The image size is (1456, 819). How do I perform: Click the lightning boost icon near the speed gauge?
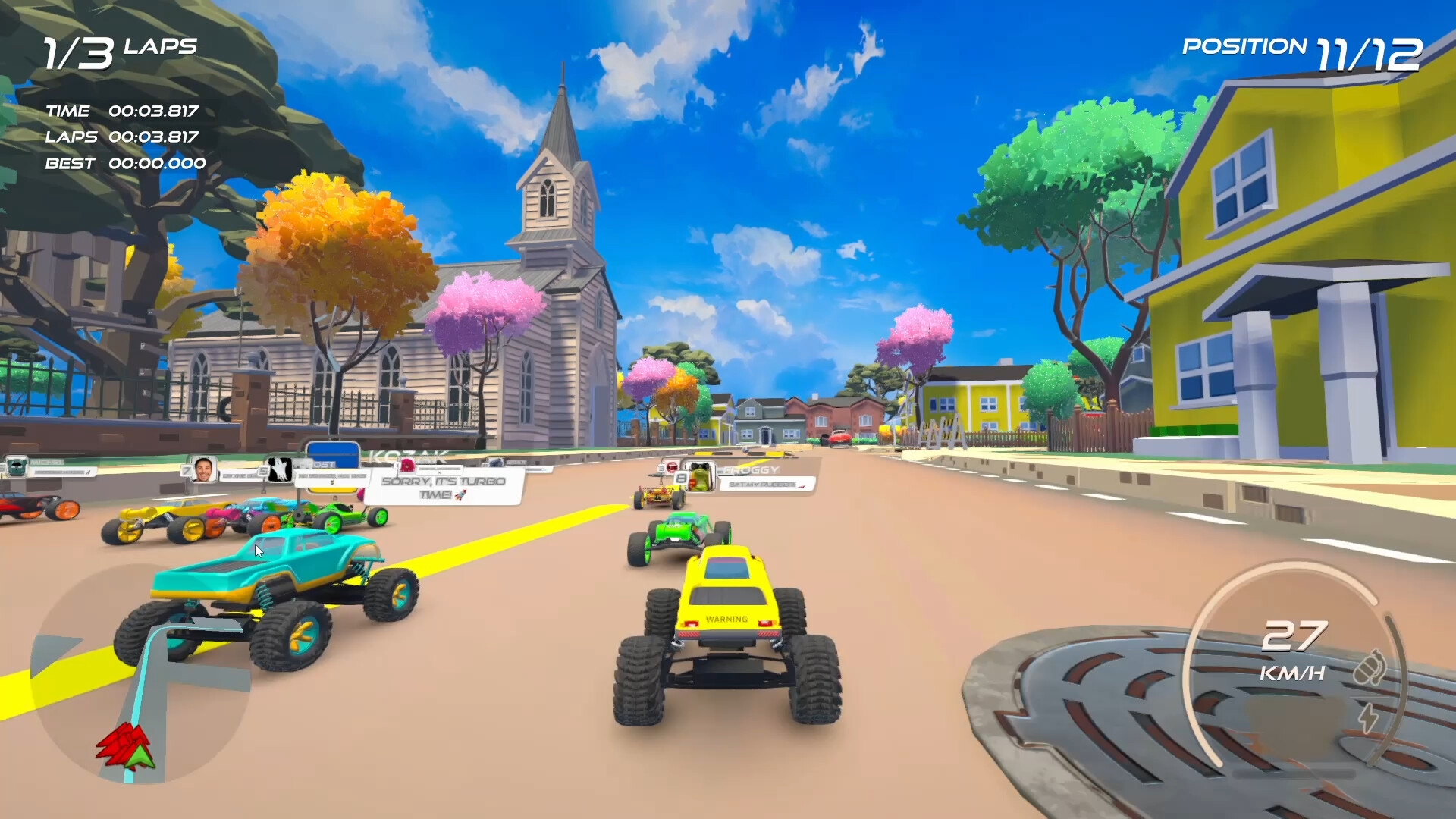(1369, 720)
